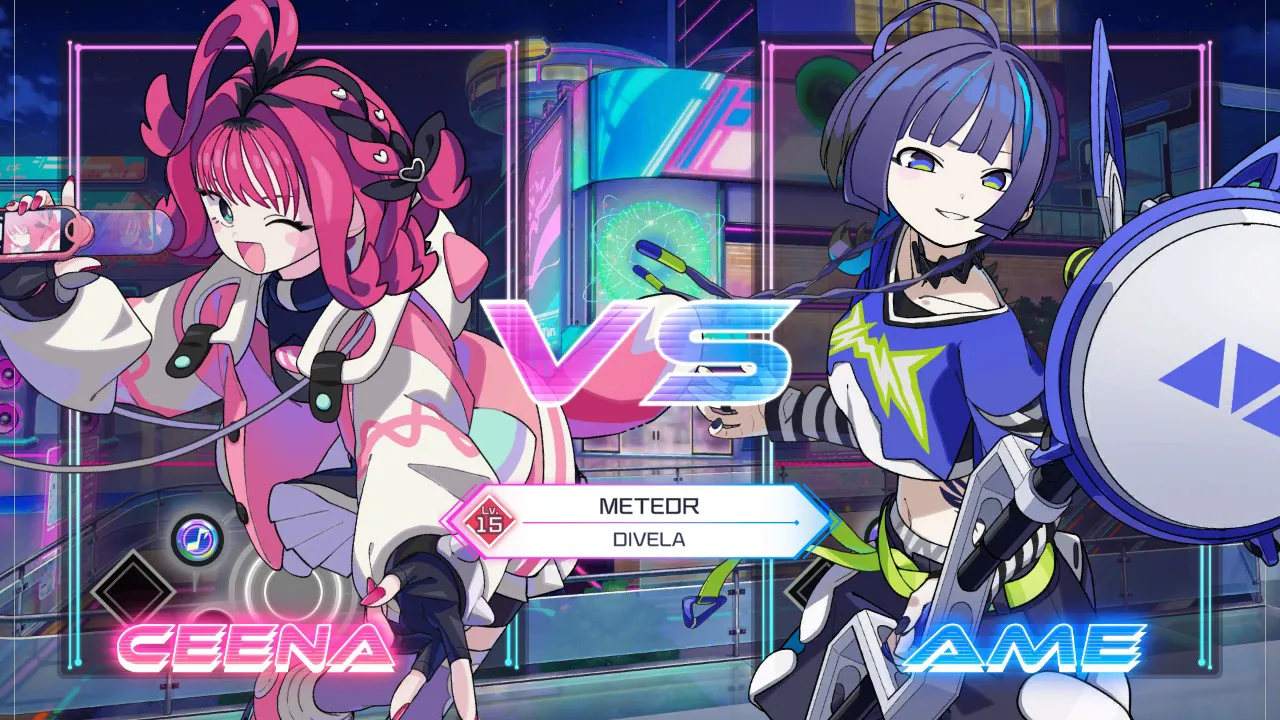Viewport: 1280px width, 720px height.
Task: Select the music note icon near Ceena
Action: [x=197, y=536]
